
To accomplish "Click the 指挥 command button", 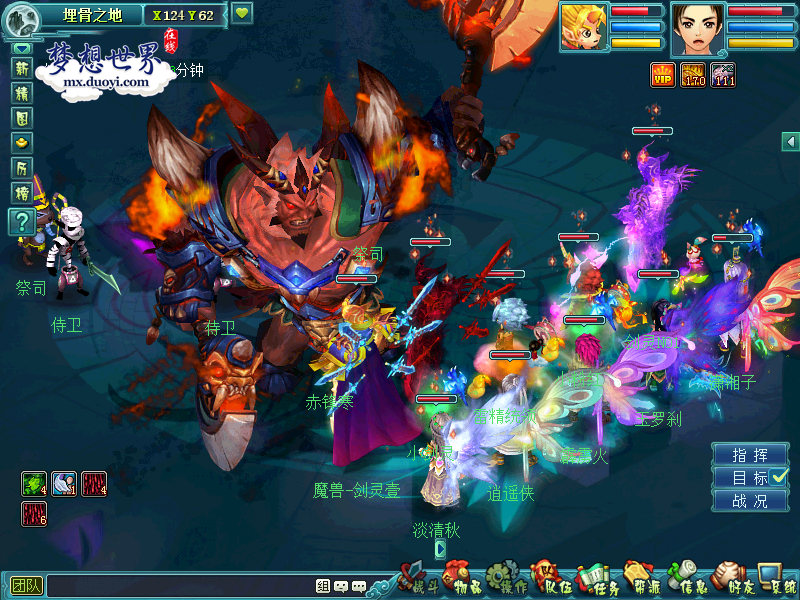I will 750,455.
